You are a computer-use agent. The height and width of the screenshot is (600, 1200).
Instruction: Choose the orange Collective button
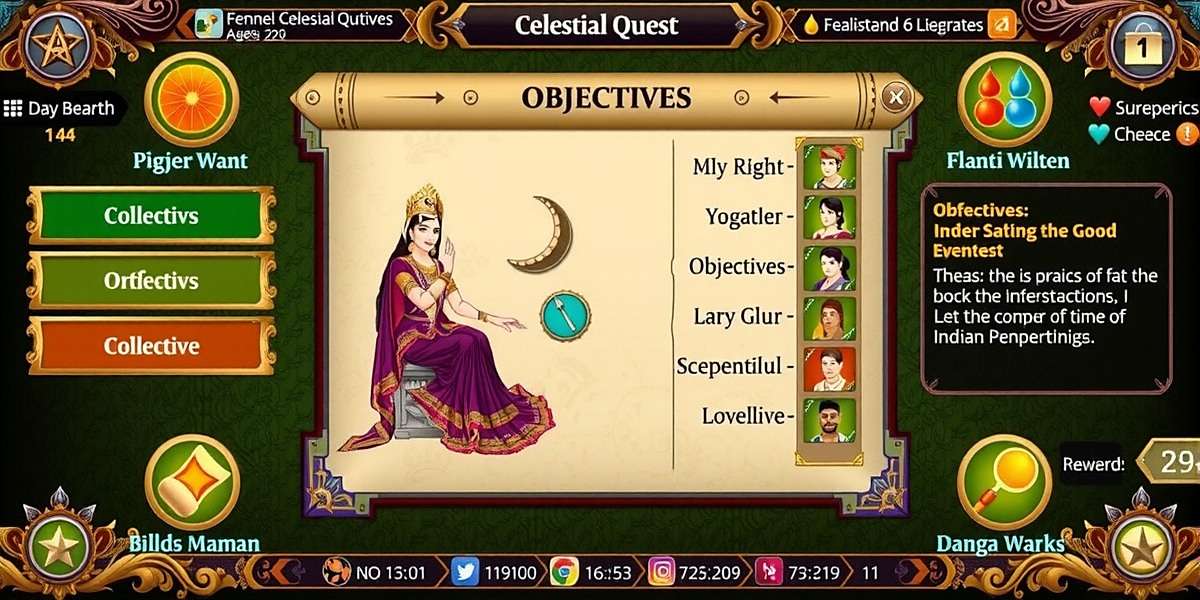151,346
